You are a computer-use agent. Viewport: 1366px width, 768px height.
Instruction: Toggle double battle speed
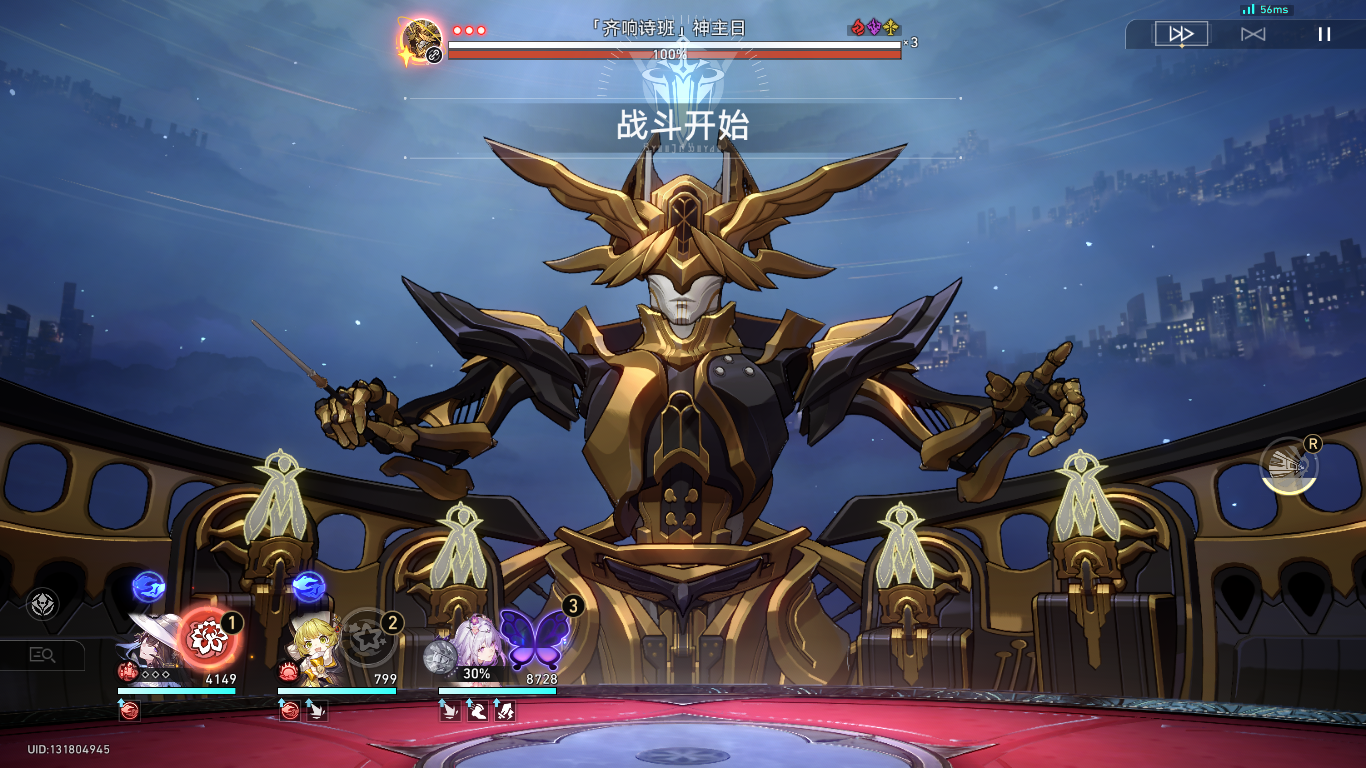pyautogui.click(x=1181, y=33)
